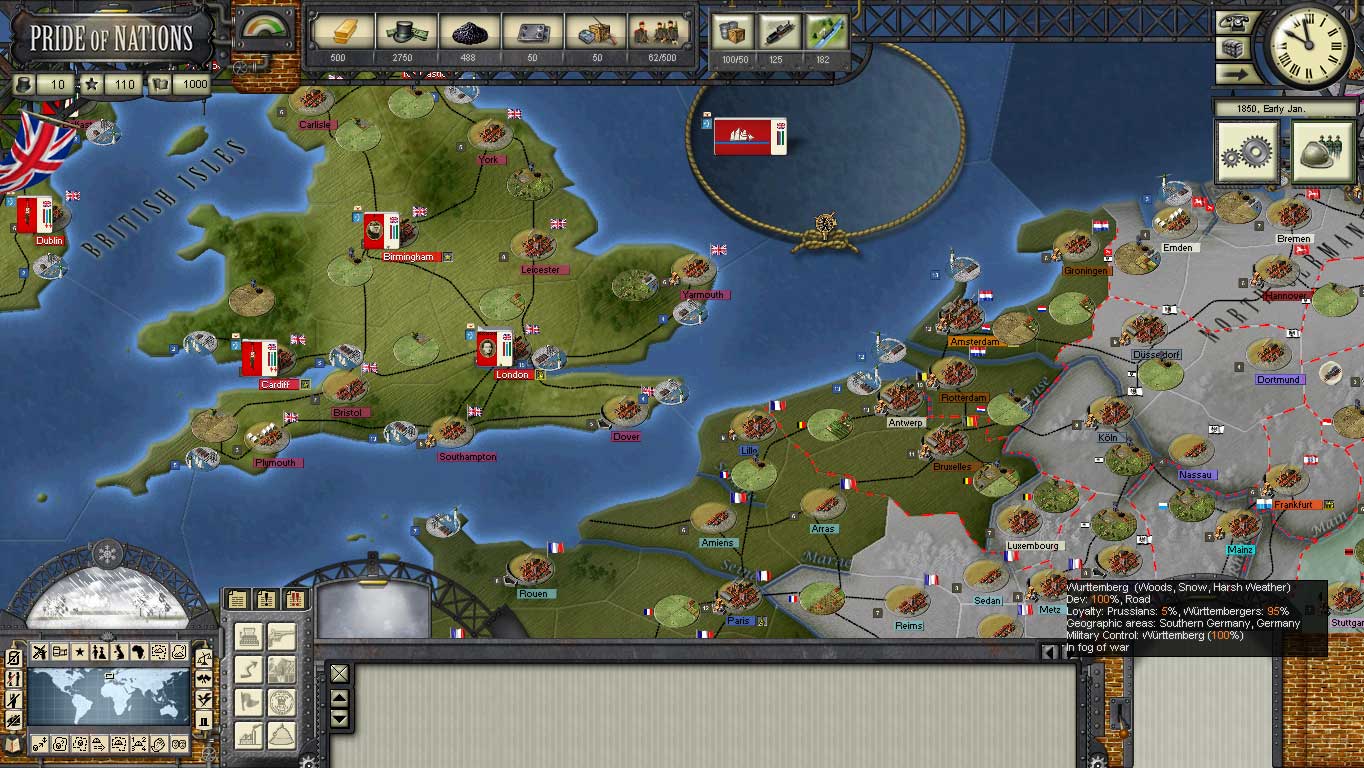
Task: Toggle the Britain map filter above minimap
Action: pos(119,649)
